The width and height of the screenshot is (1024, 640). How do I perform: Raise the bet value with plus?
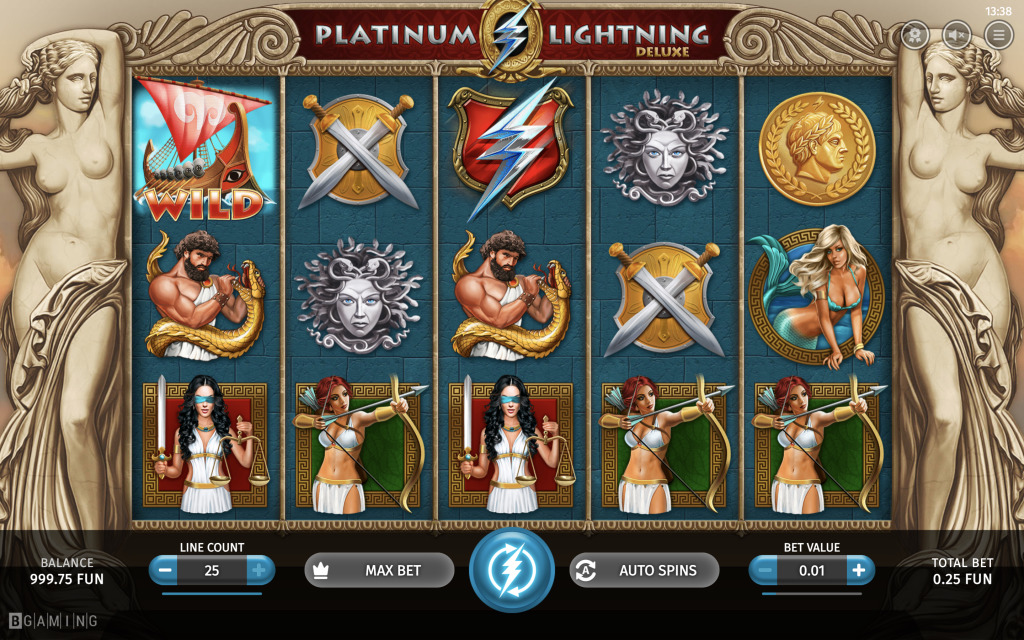pos(859,570)
